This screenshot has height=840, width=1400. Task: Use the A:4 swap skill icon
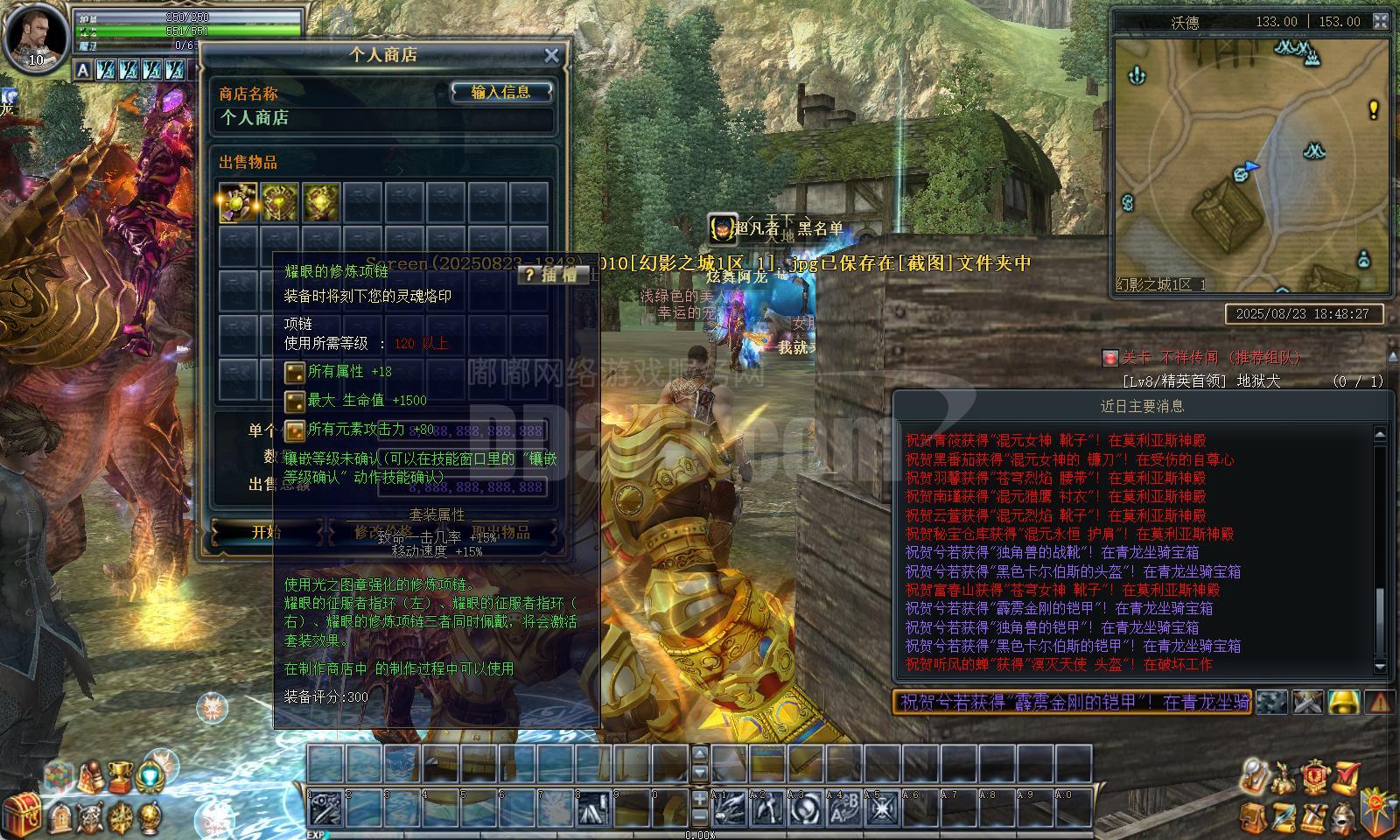coord(844,808)
